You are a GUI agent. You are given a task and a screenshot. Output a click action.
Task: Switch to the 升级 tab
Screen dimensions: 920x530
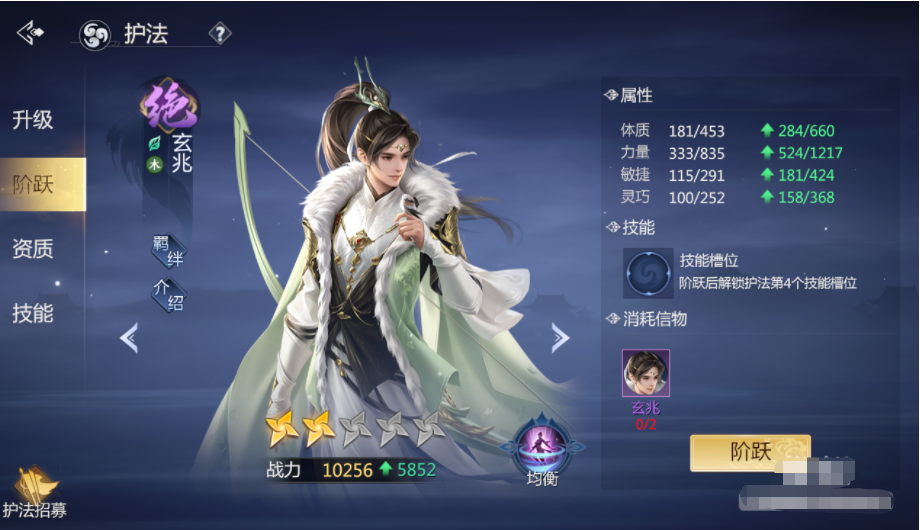pos(33,120)
